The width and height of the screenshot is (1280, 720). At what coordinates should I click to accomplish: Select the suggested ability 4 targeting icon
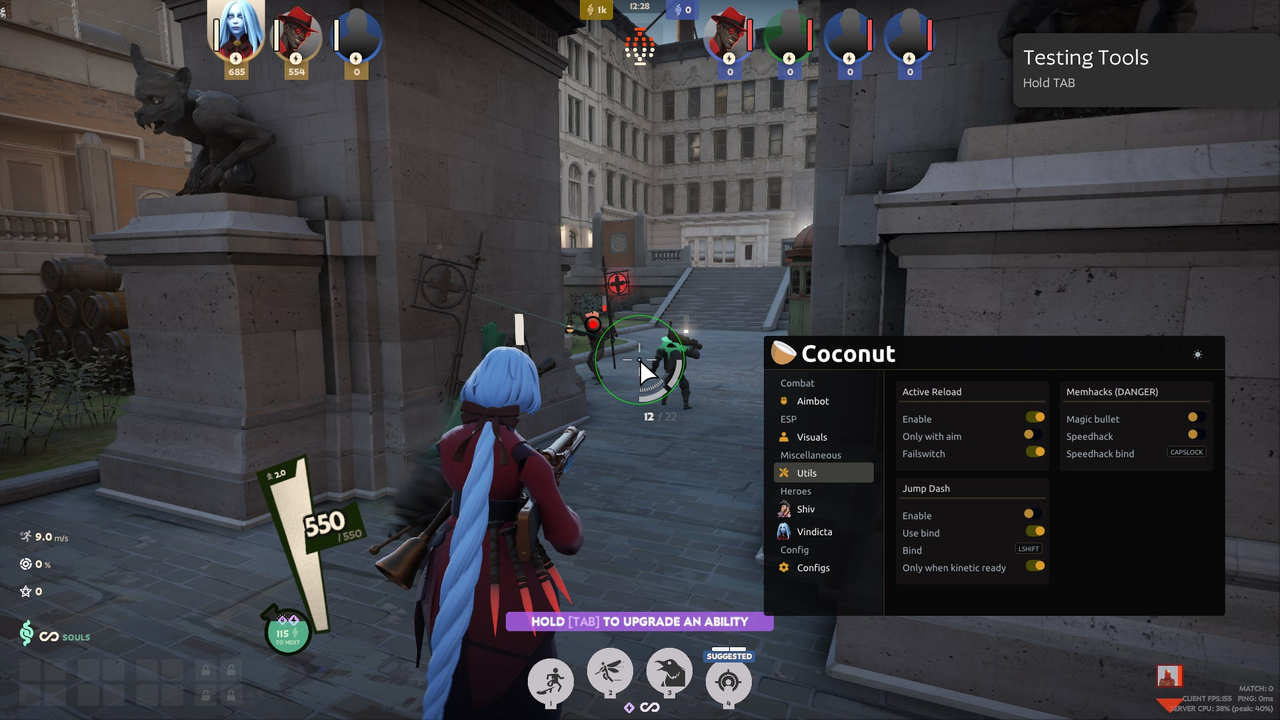click(x=728, y=682)
